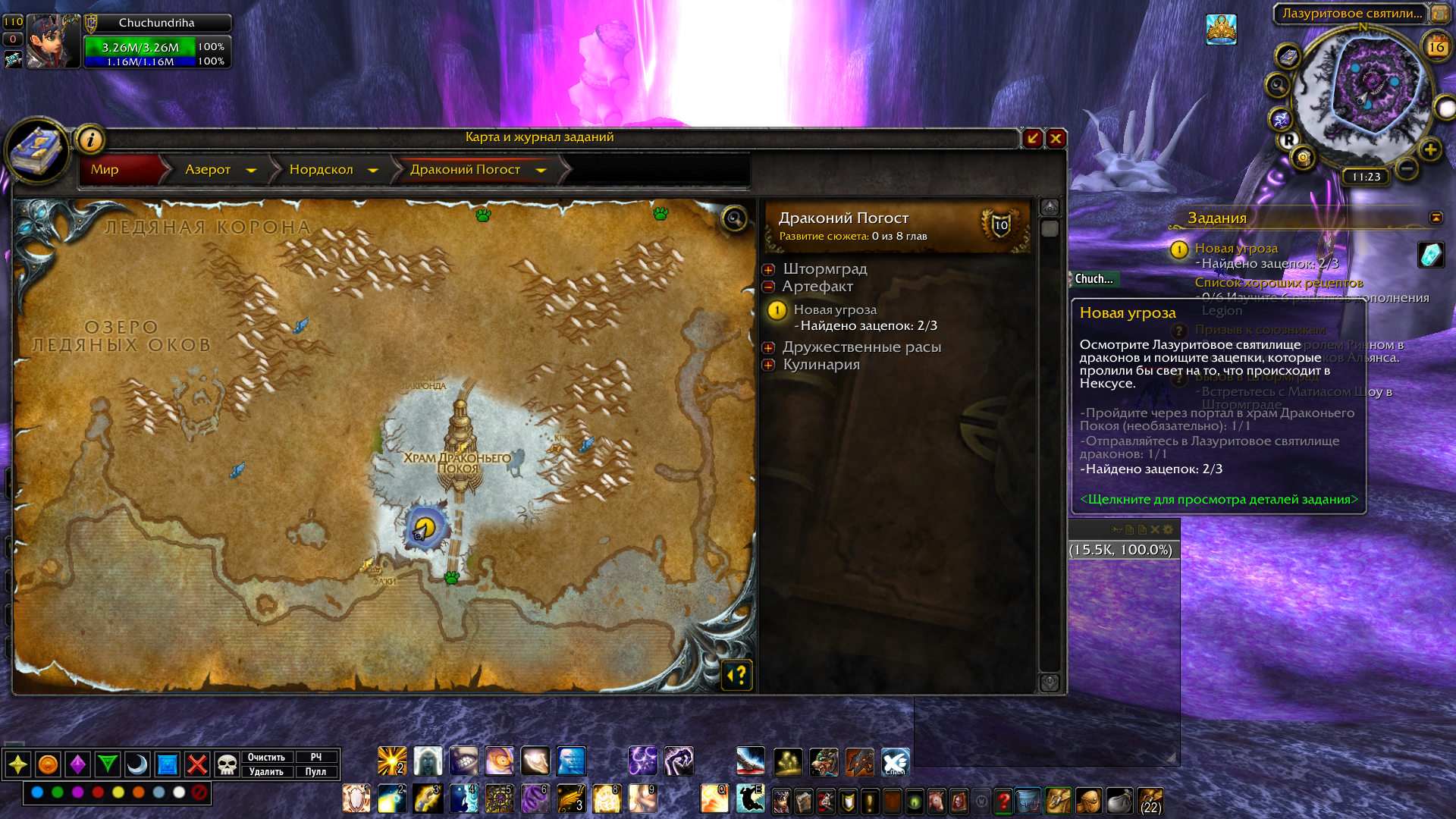Click the yellow quest marker on the map
The width and height of the screenshot is (1456, 819).
(x=425, y=526)
